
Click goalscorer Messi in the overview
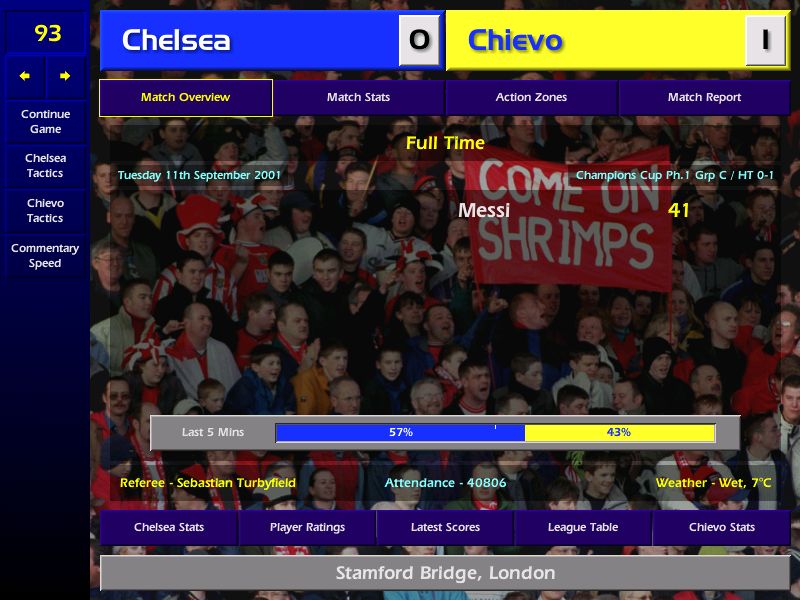click(484, 210)
